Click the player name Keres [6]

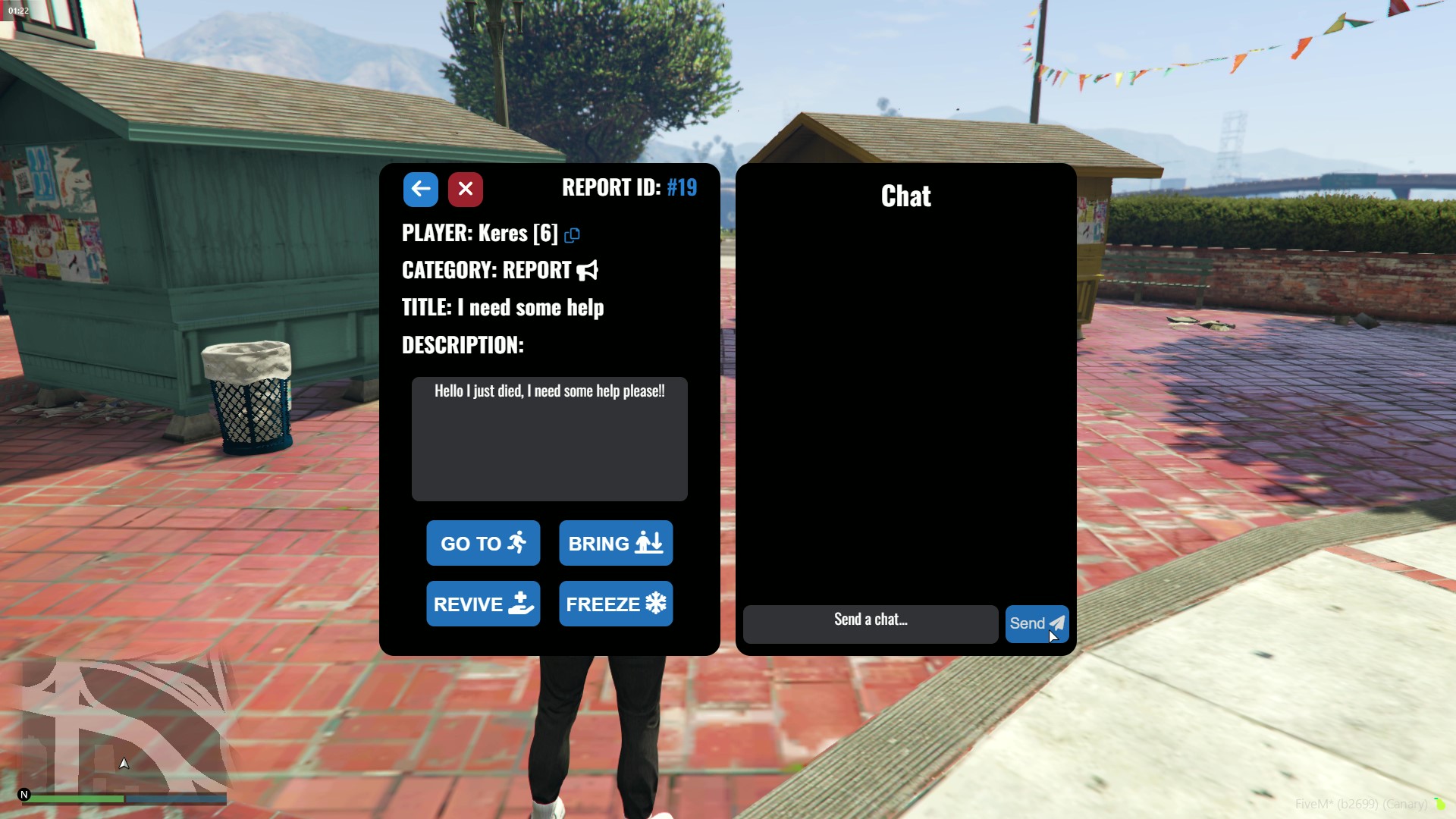518,234
